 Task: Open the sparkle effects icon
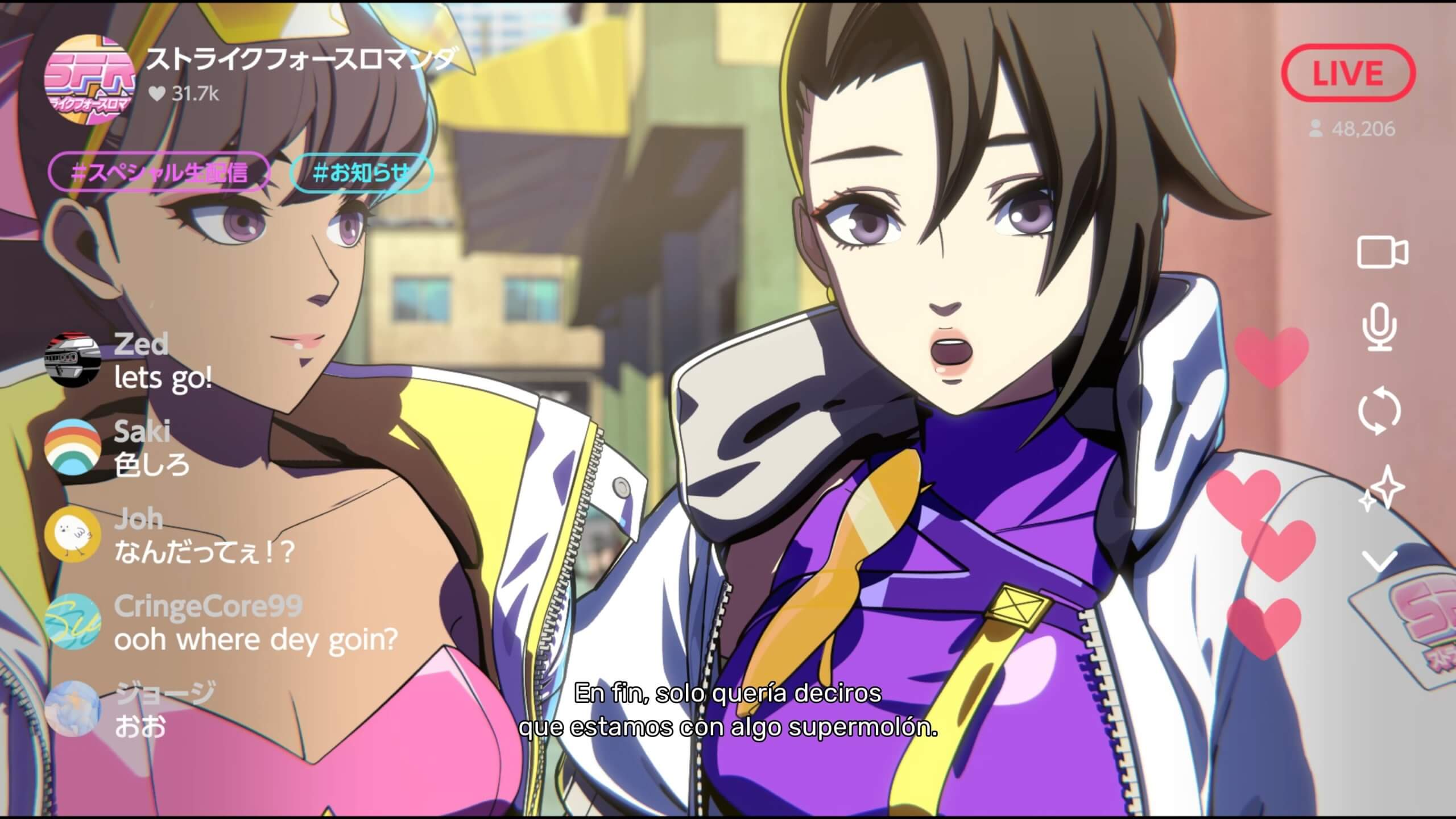pos(1381,489)
